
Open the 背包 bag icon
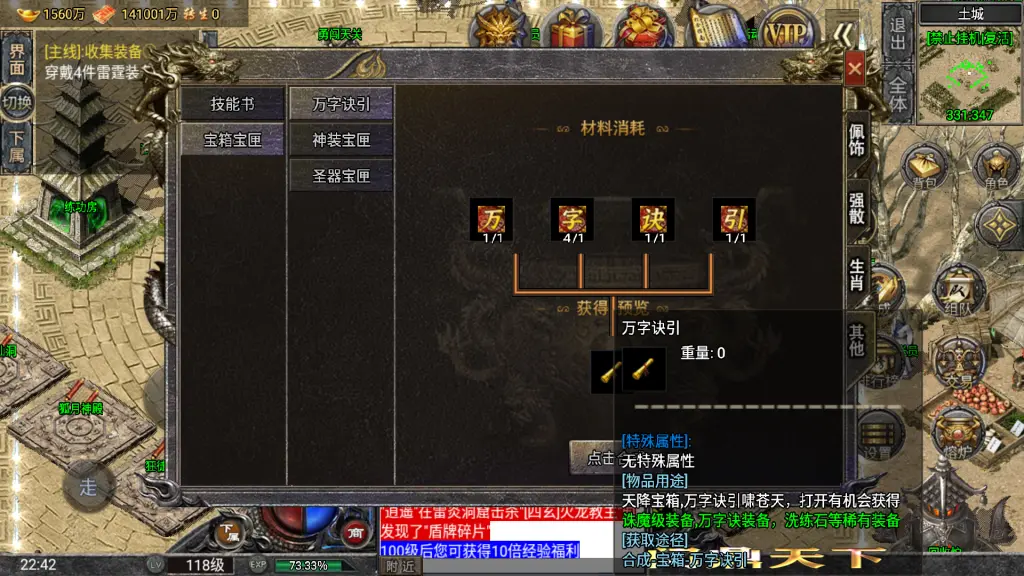coord(925,167)
